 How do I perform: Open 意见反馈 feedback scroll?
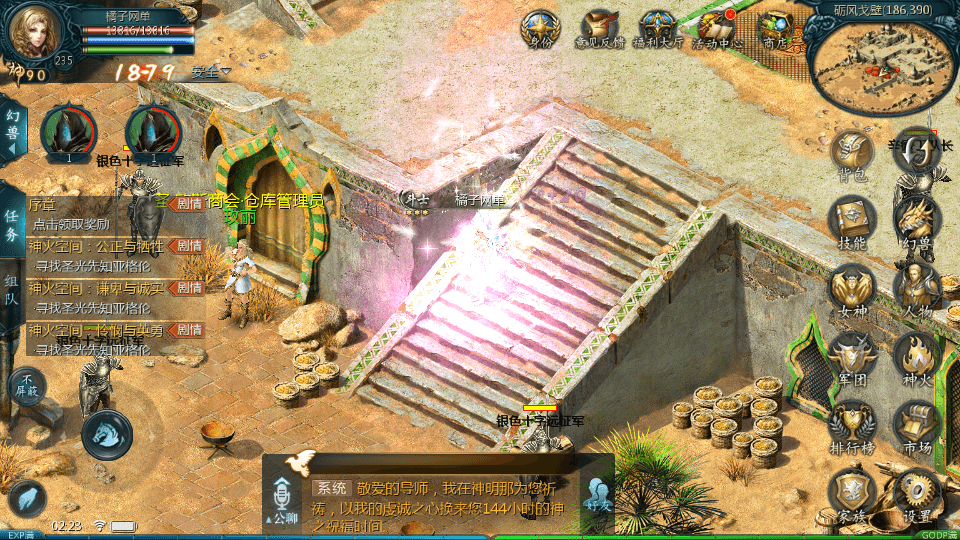pos(598,28)
